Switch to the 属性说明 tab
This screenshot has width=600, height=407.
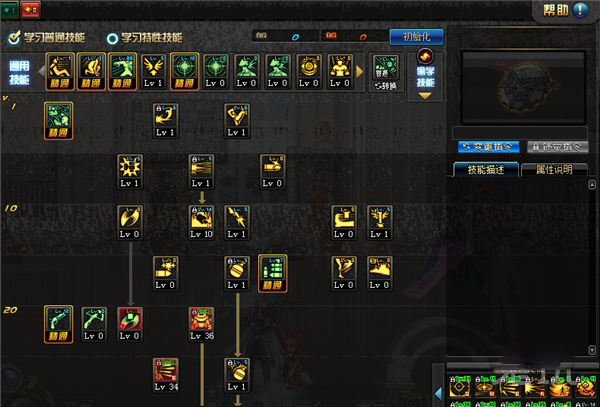(554, 169)
